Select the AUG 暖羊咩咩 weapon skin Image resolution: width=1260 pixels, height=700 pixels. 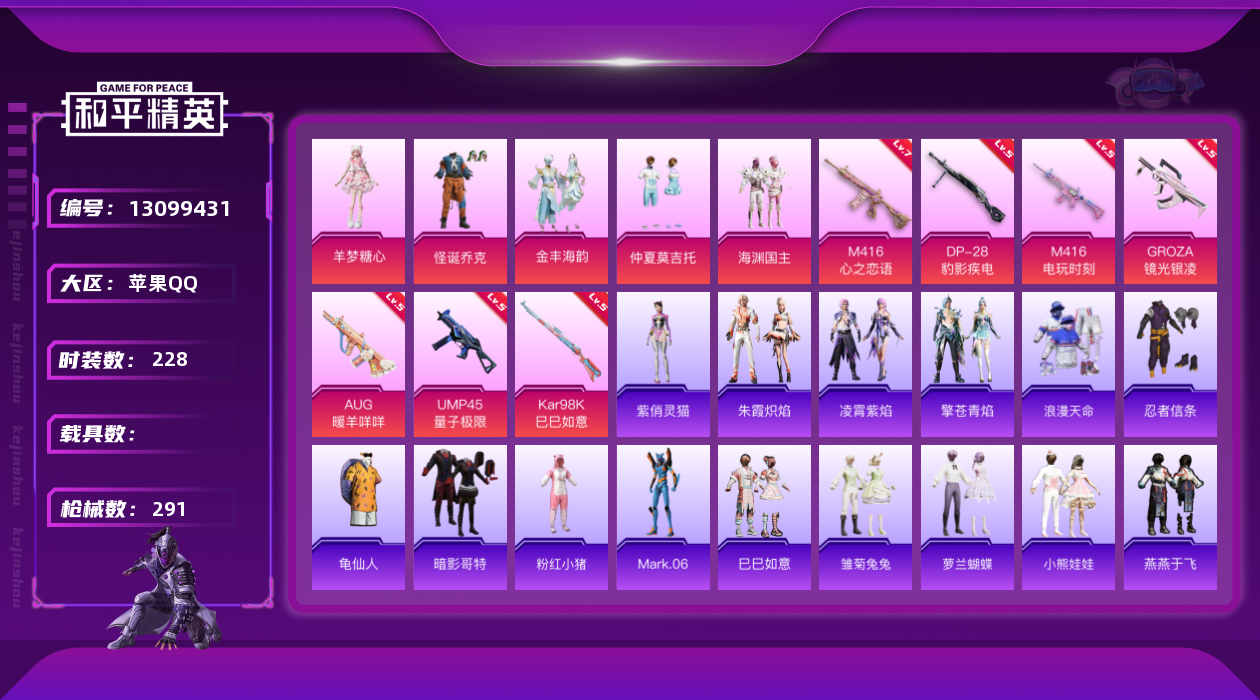(x=358, y=364)
